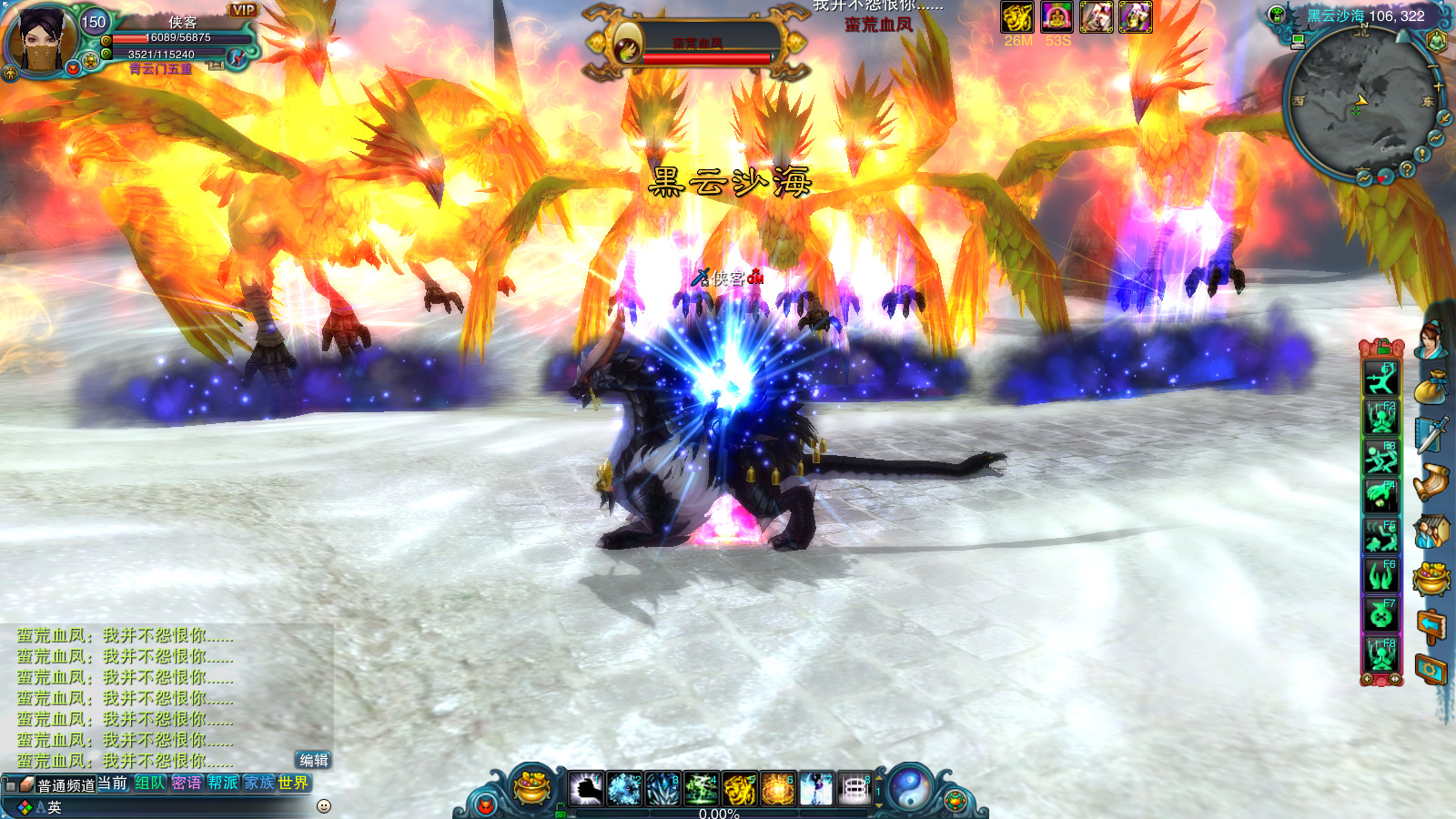
Task: Switch to the 密语 whisper tab
Action: coord(187,783)
